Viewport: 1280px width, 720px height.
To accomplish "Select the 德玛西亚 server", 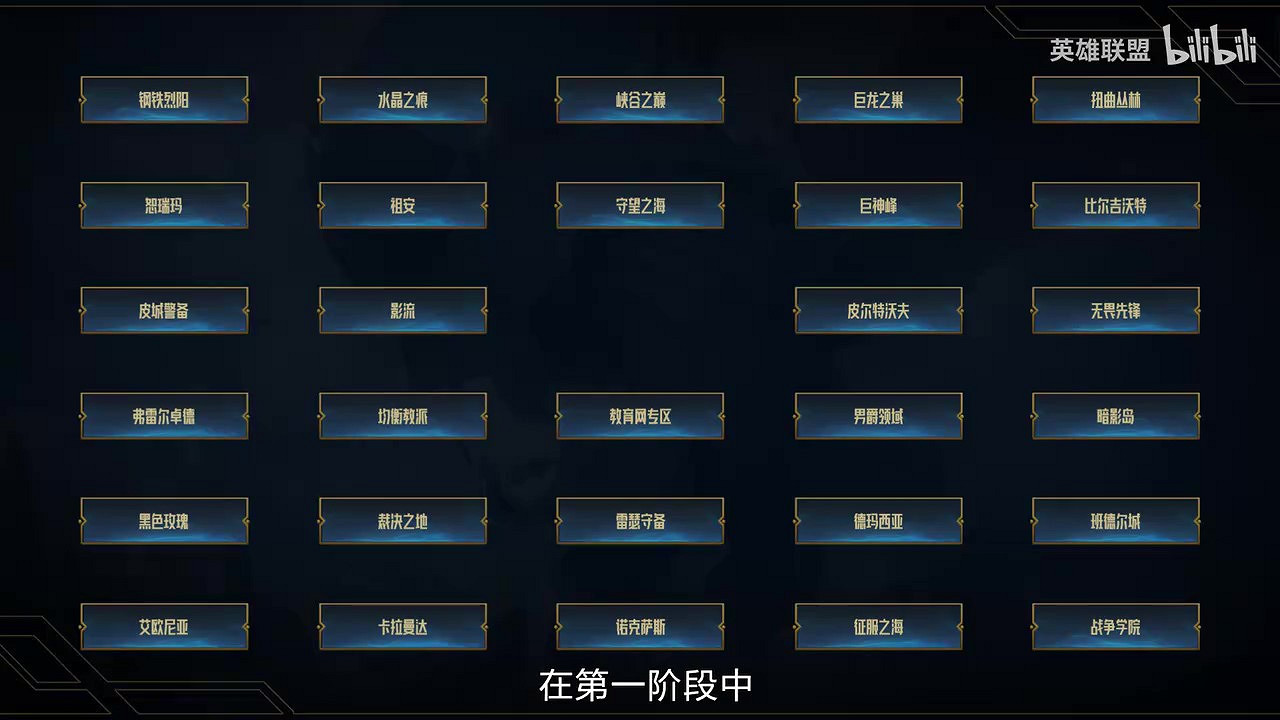I will (878, 521).
